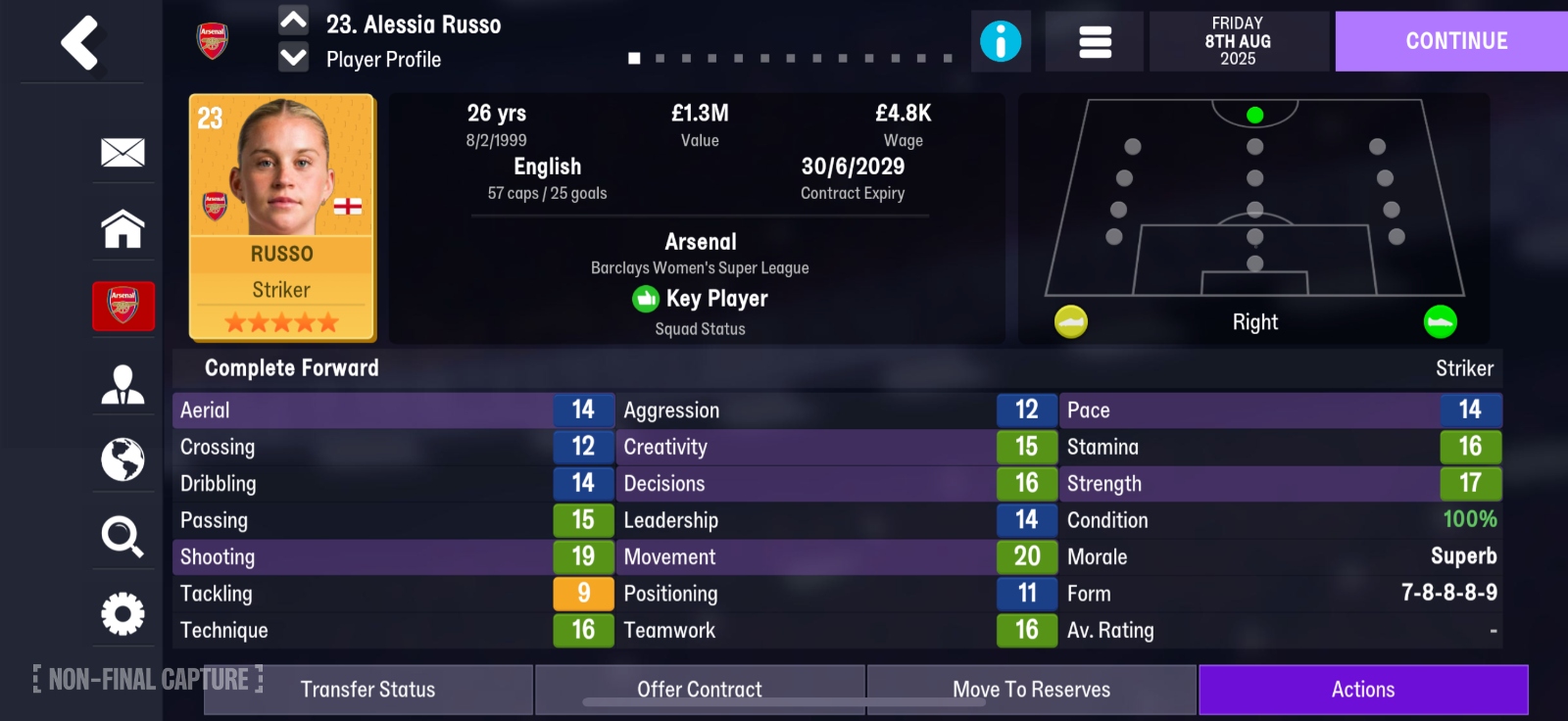1568x721 pixels.
Task: Open the hamburger menu next to the date
Action: [1093, 41]
